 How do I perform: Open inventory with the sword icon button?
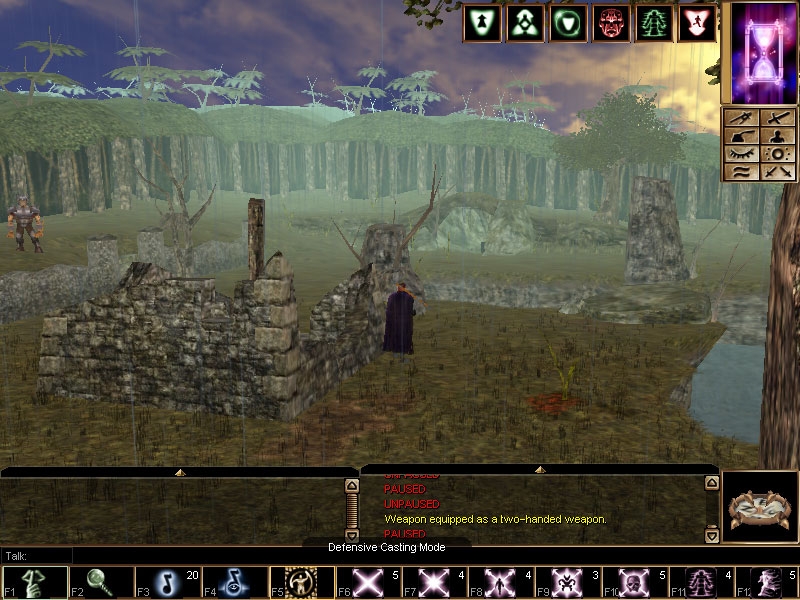(777, 118)
